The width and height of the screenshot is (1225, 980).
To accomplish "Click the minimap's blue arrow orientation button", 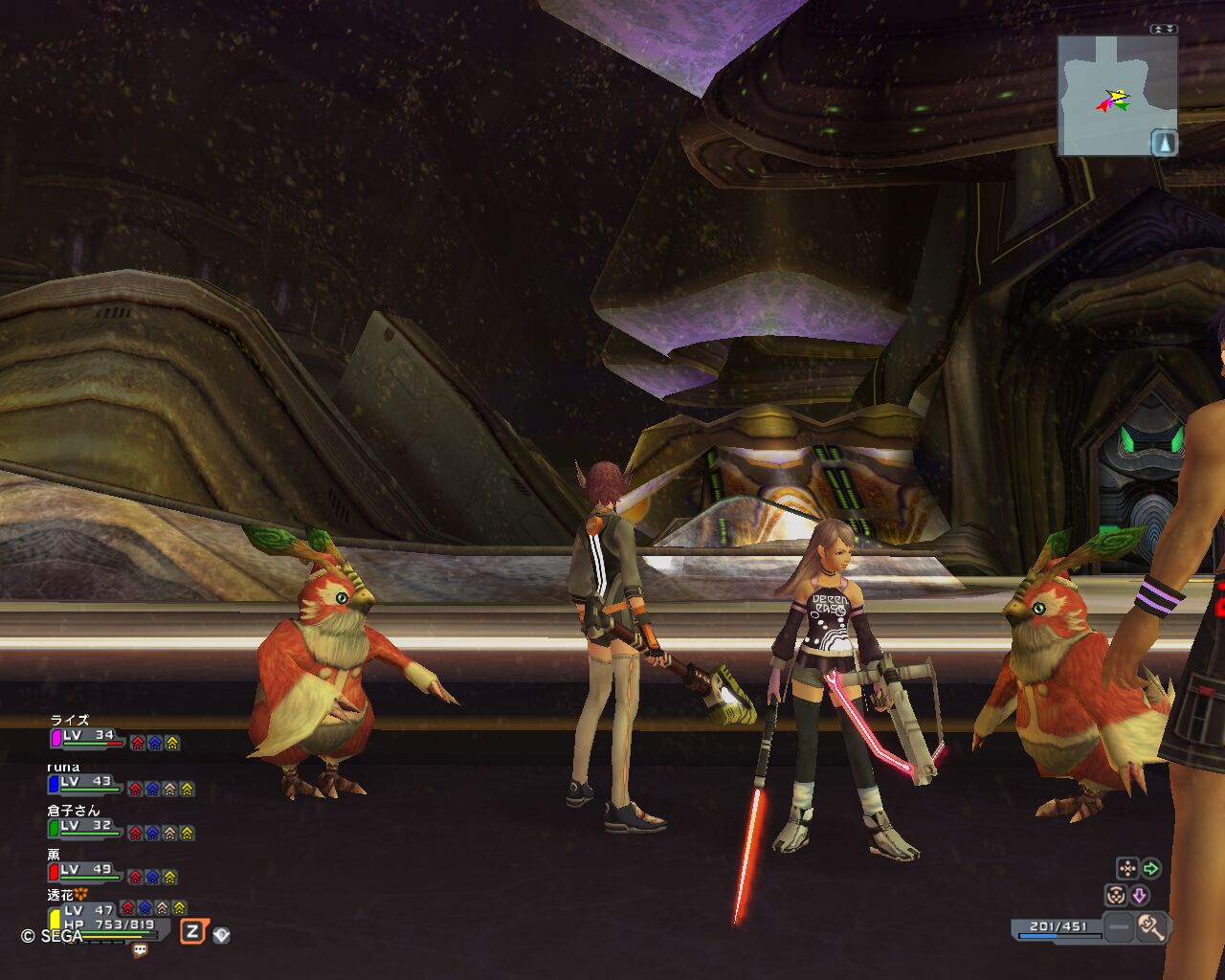I will pyautogui.click(x=1164, y=143).
